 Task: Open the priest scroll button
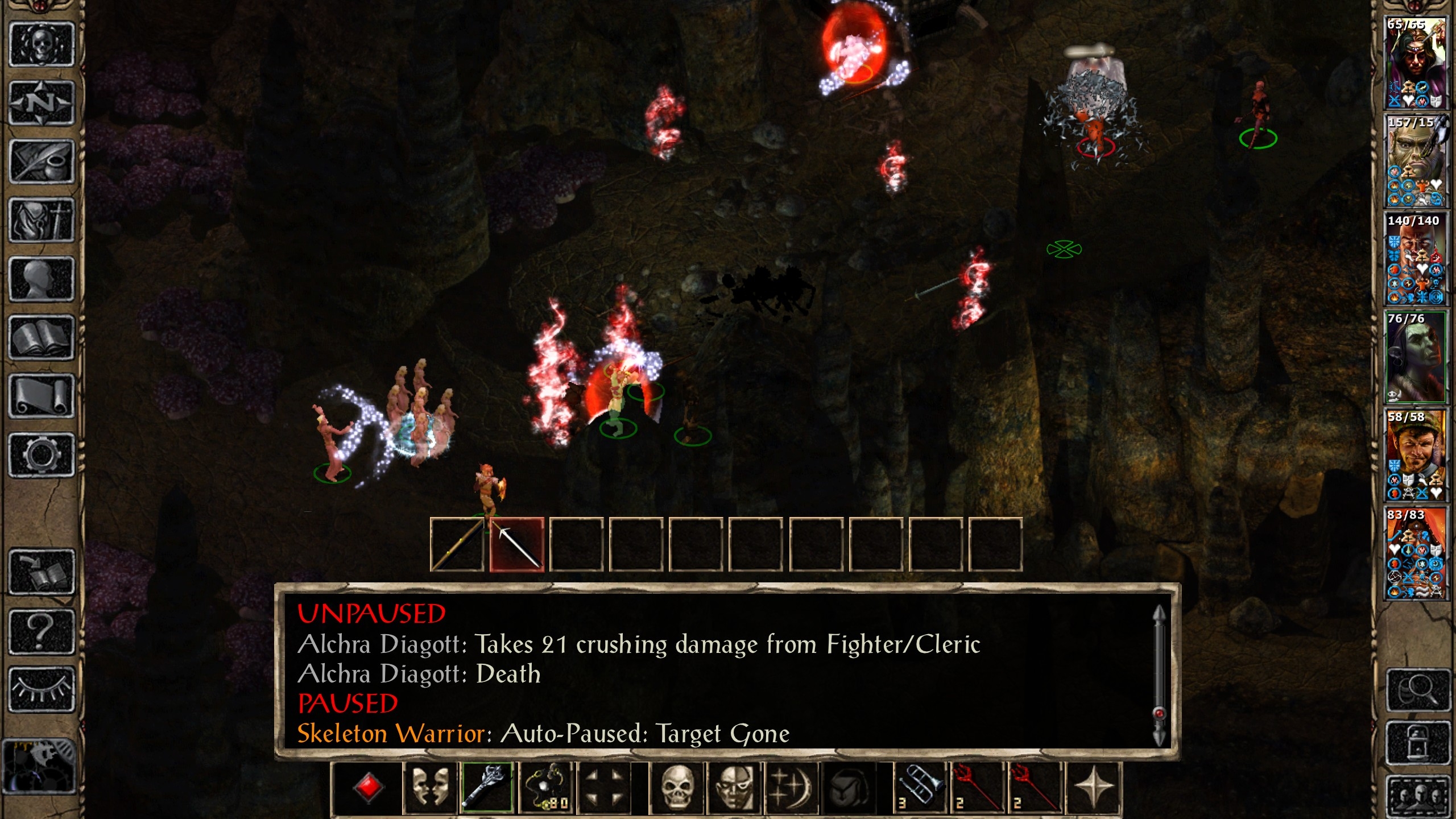(x=41, y=396)
